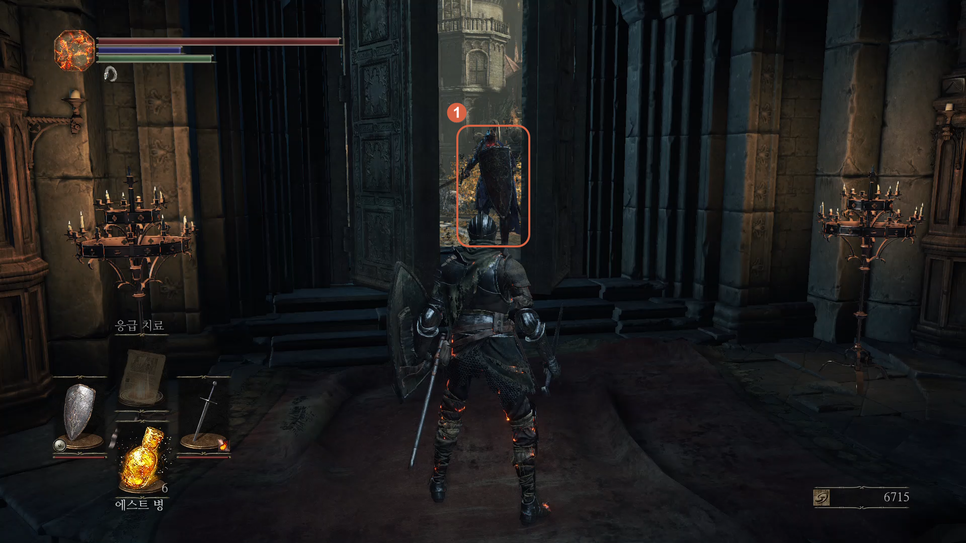Select the right-hand sword slot
This screenshot has height=543, width=966.
click(204, 414)
